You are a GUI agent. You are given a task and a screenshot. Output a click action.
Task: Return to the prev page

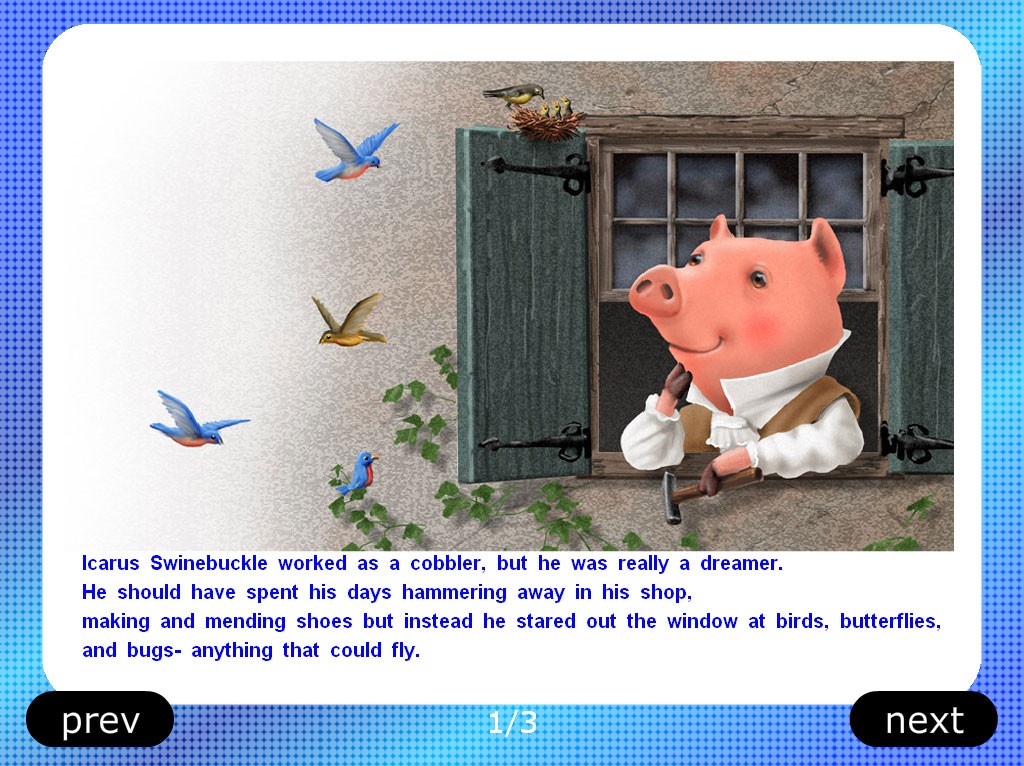(x=100, y=719)
